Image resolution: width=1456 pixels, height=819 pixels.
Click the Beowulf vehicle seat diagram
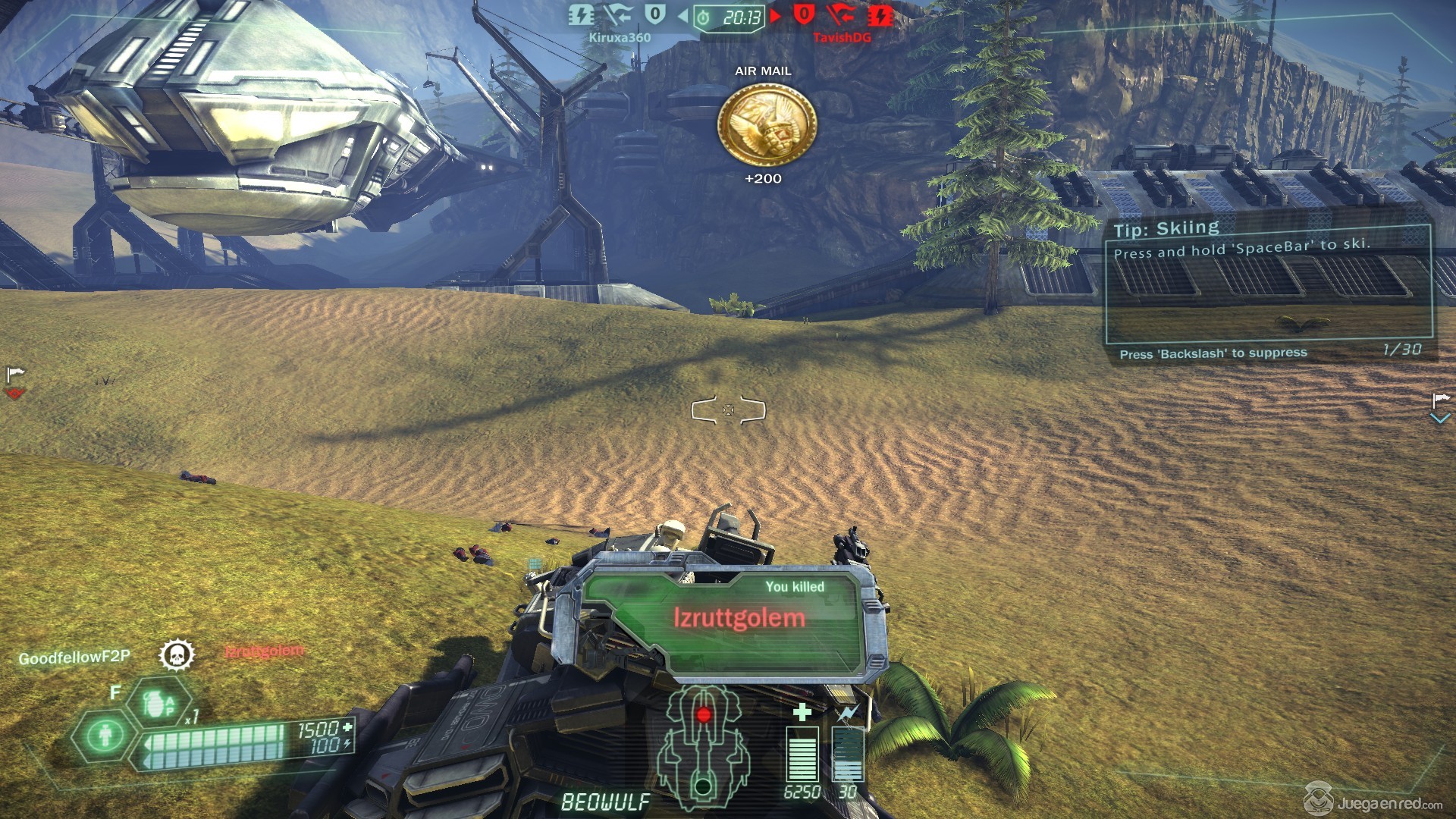point(703,748)
